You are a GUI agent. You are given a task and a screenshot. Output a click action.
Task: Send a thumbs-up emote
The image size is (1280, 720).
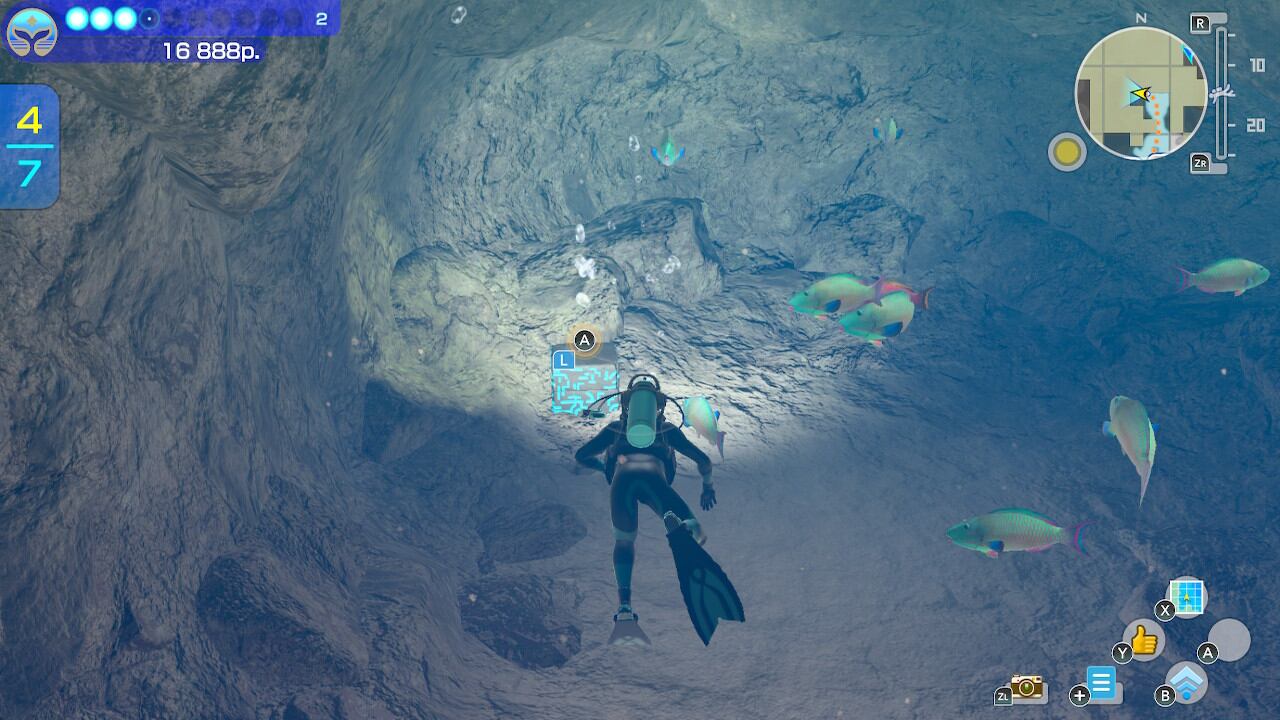pos(1144,639)
